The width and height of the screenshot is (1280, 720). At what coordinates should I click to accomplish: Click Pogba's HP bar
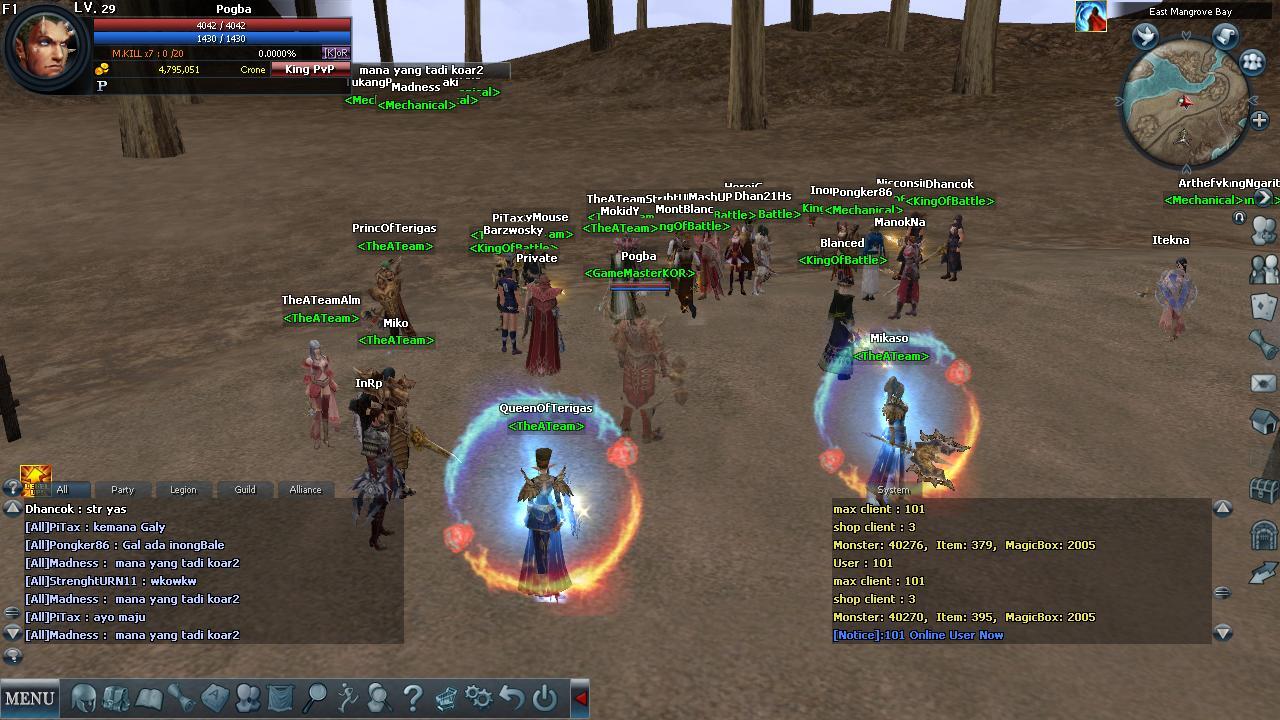click(x=220, y=27)
